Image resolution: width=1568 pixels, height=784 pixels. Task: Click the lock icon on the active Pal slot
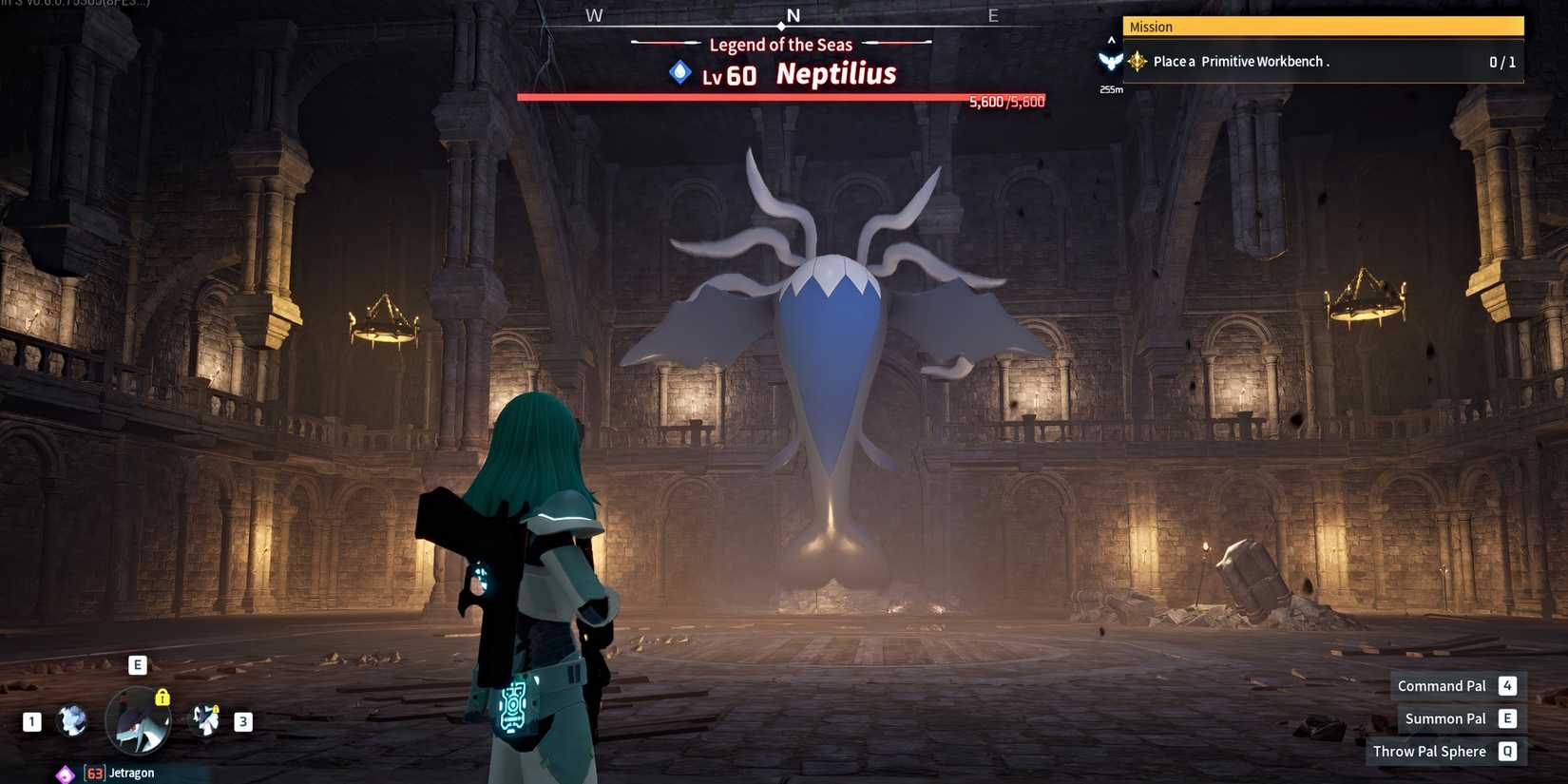(163, 697)
